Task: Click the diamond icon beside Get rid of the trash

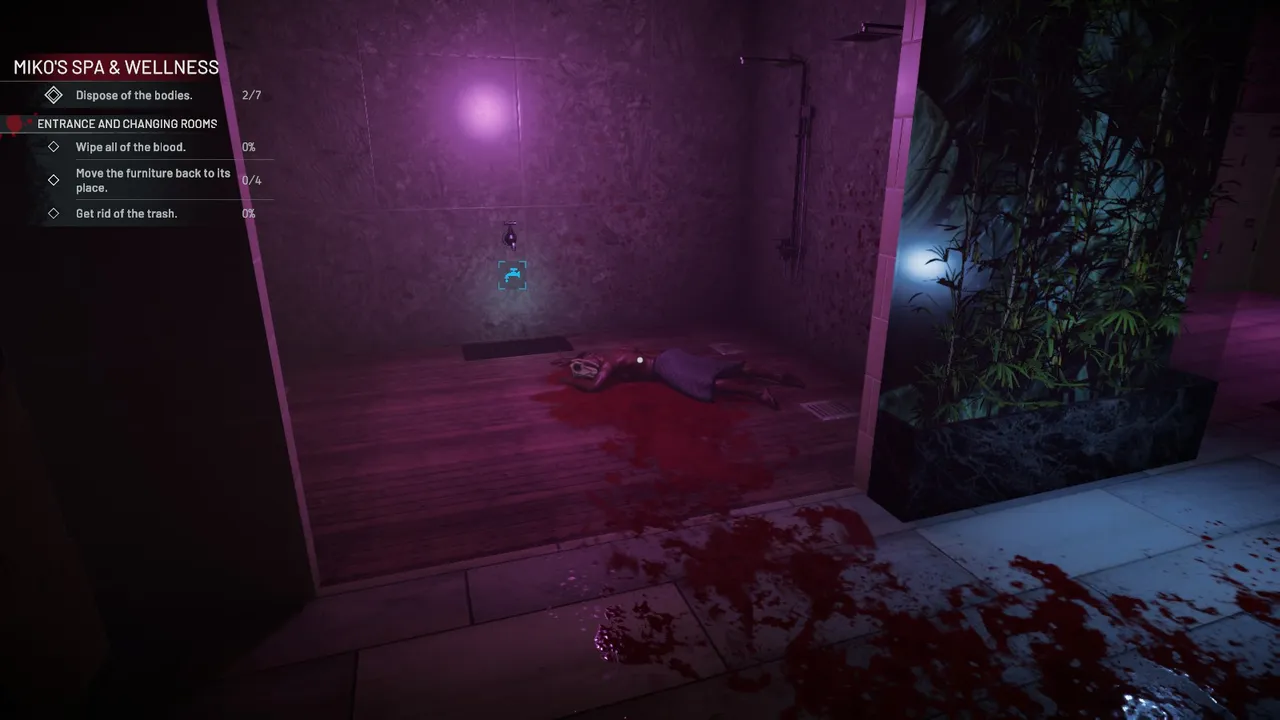Action: [53, 213]
